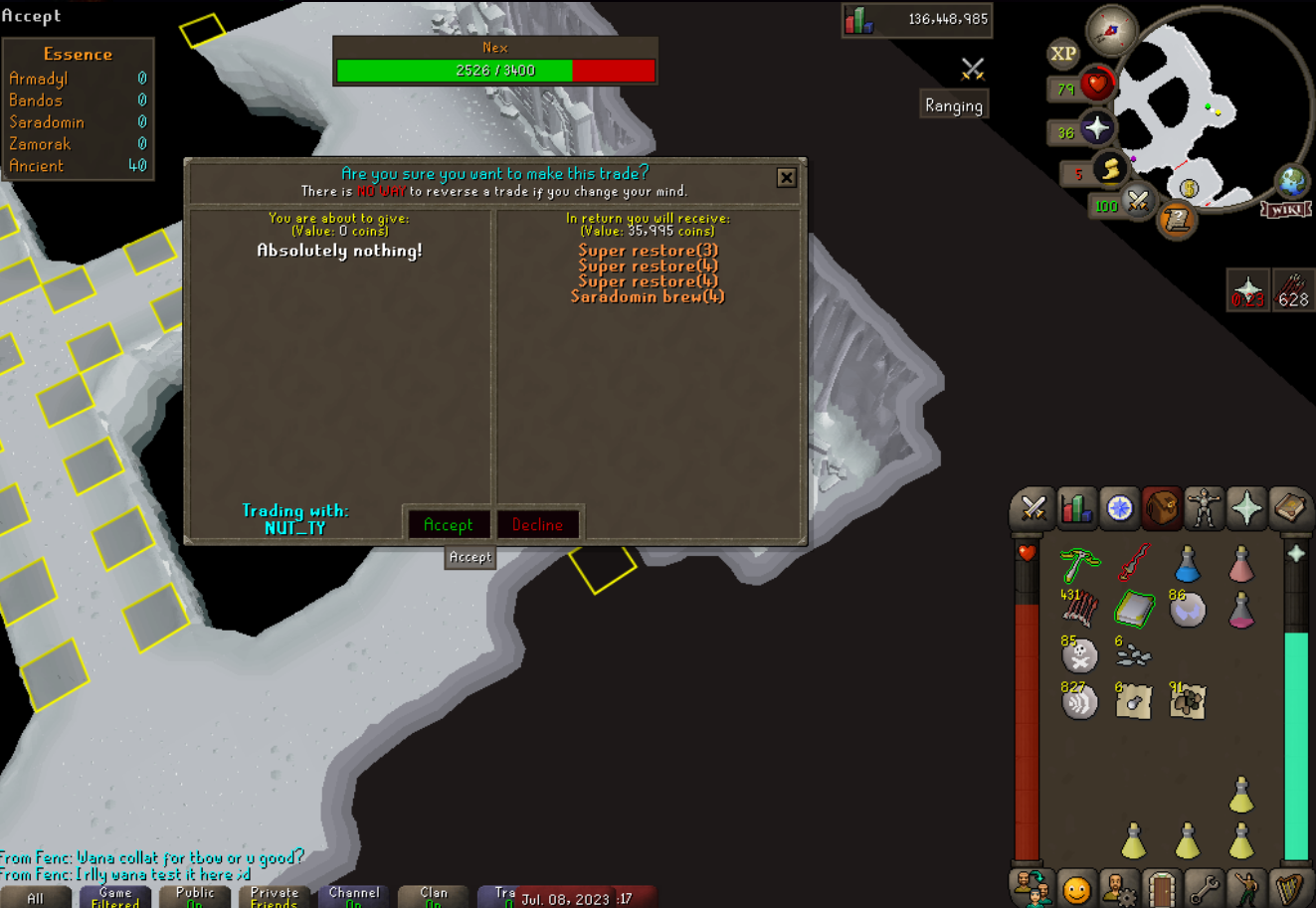Select the blue potion in inventory
This screenshot has width=1316, height=908.
pyautogui.click(x=1188, y=564)
